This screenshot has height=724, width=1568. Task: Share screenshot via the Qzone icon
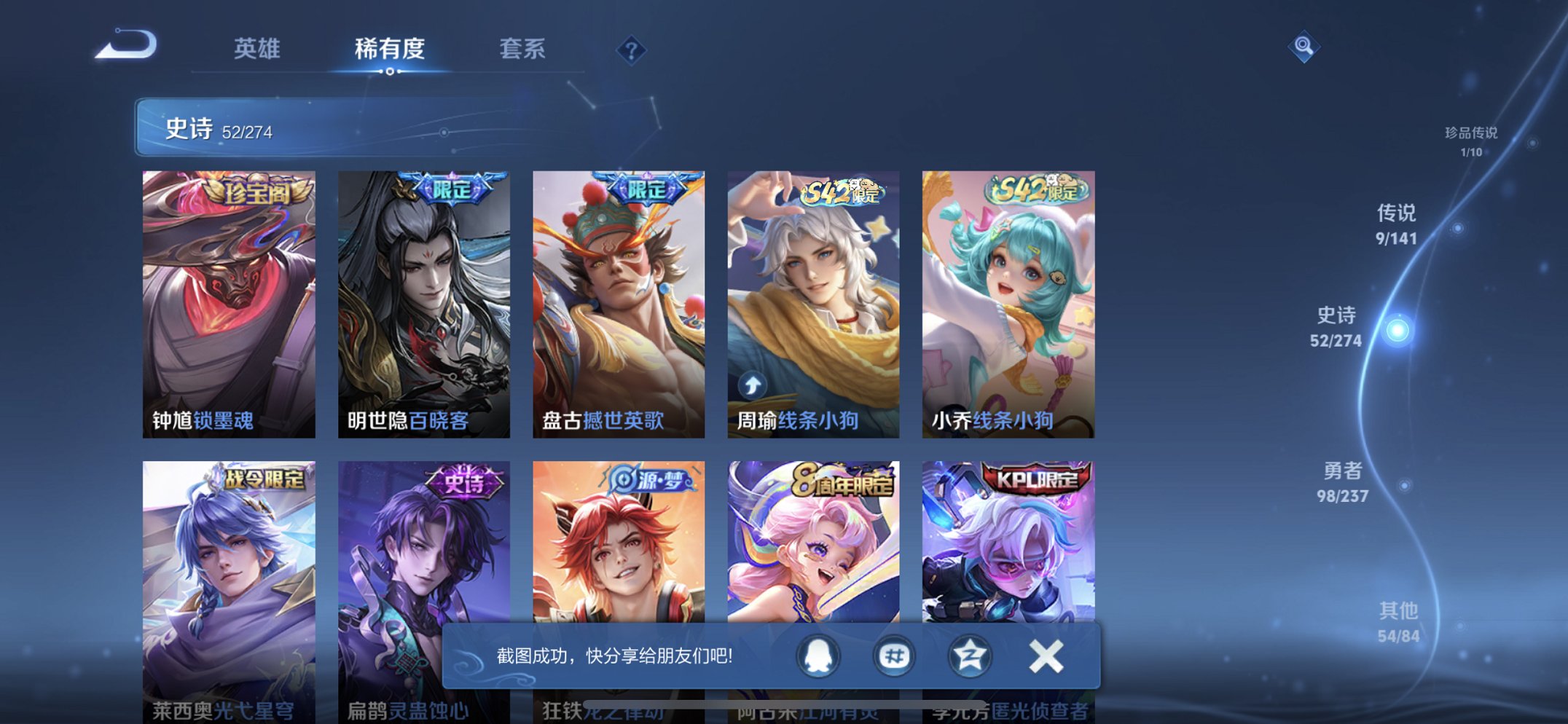click(x=971, y=655)
